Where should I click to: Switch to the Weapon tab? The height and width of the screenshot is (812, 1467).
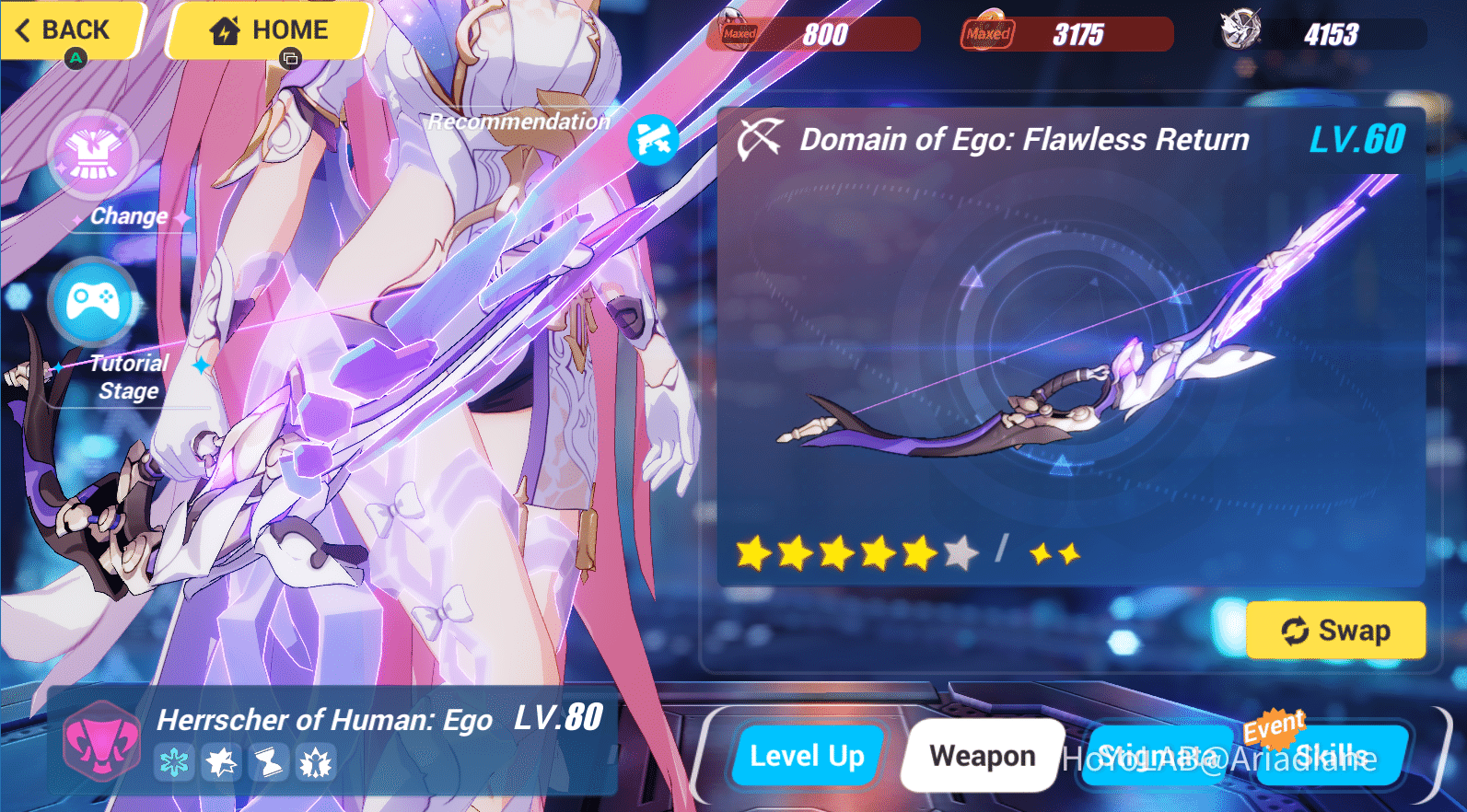click(982, 755)
